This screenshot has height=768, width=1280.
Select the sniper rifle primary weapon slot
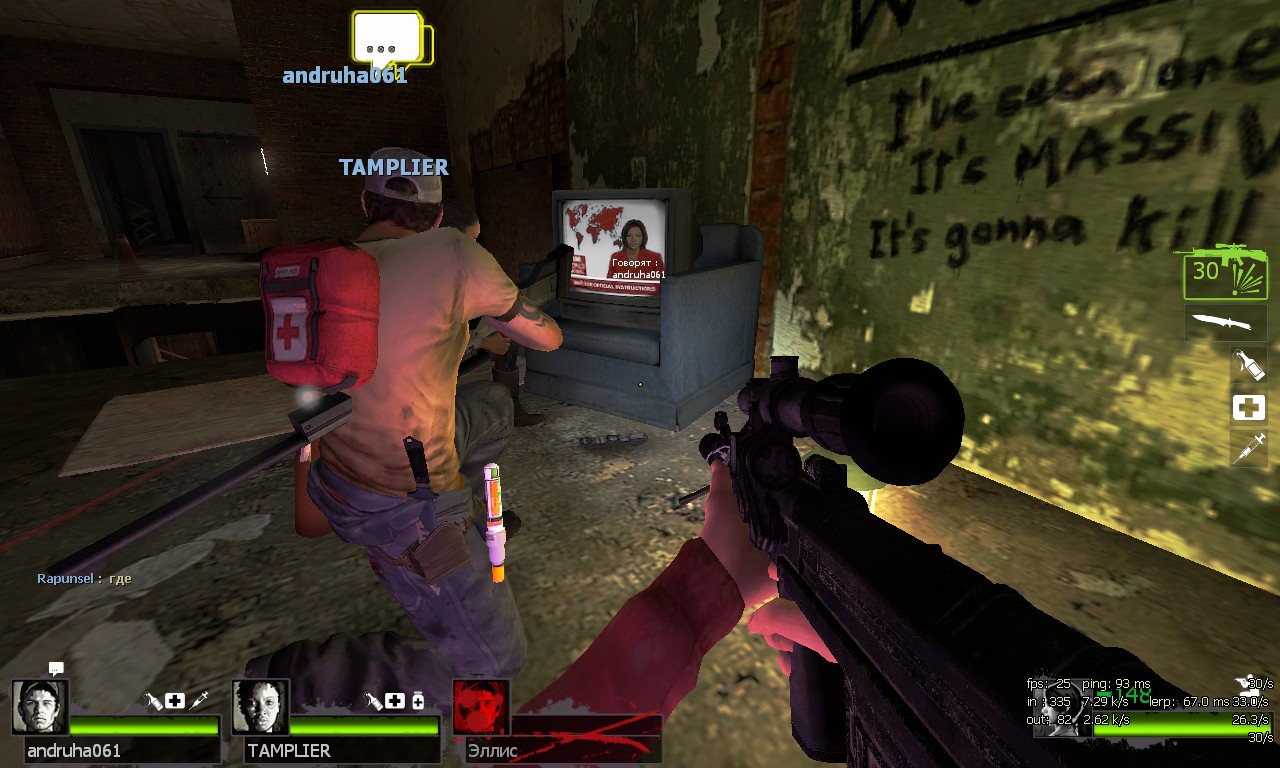click(1224, 271)
